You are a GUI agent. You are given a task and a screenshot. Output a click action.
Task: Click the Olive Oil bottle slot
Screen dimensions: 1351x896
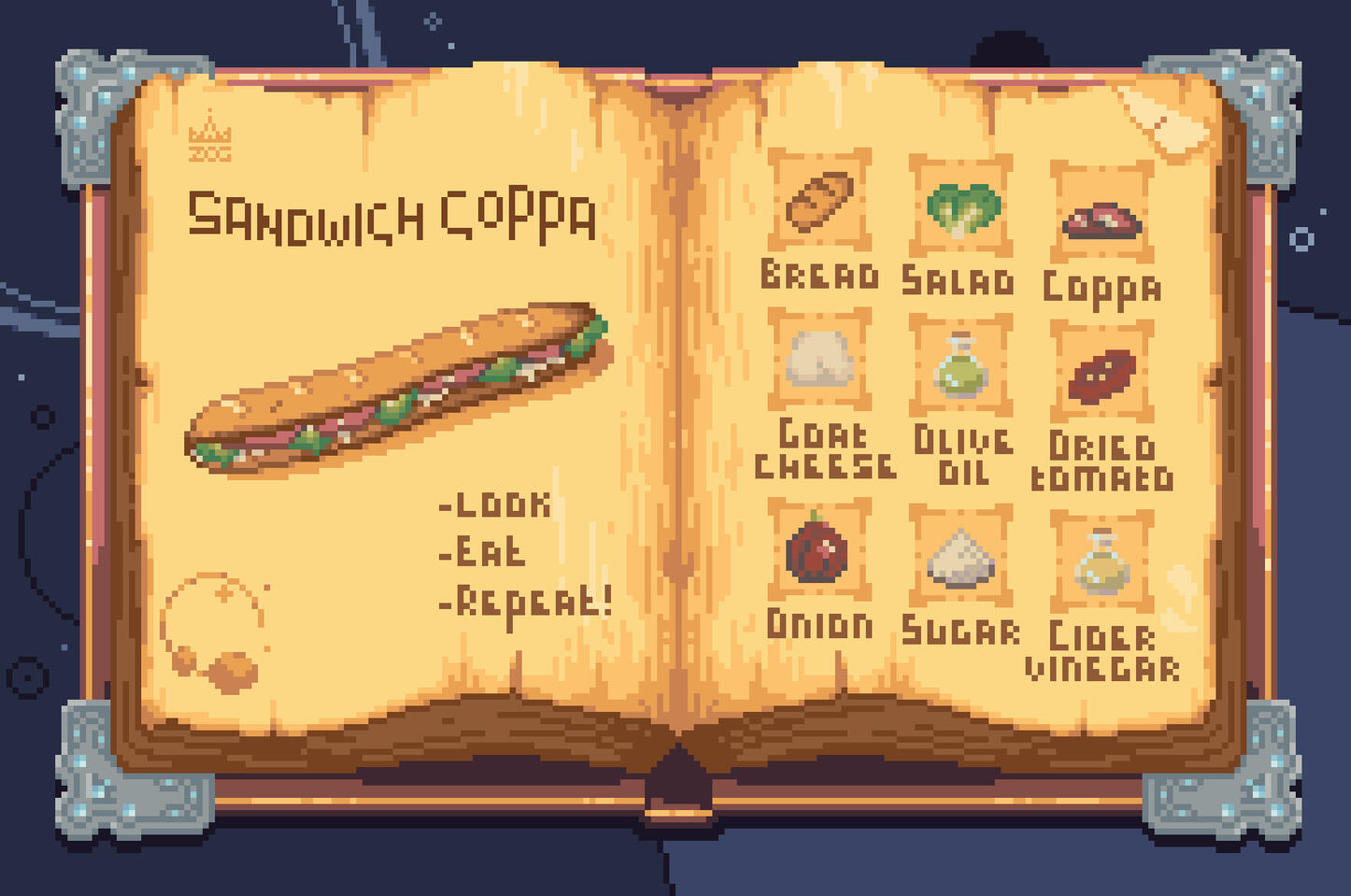[x=960, y=366]
